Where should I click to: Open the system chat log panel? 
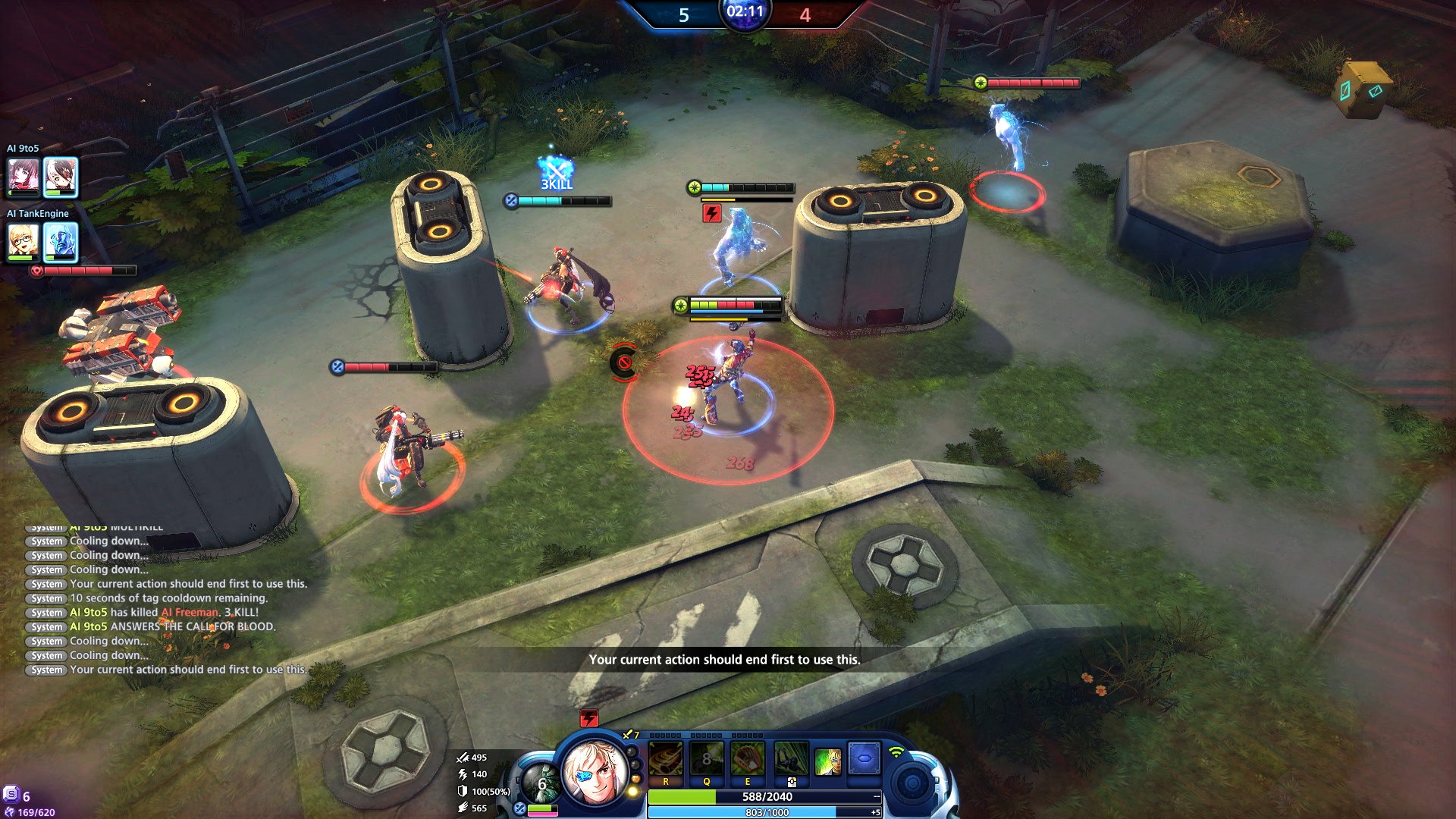[x=167, y=599]
